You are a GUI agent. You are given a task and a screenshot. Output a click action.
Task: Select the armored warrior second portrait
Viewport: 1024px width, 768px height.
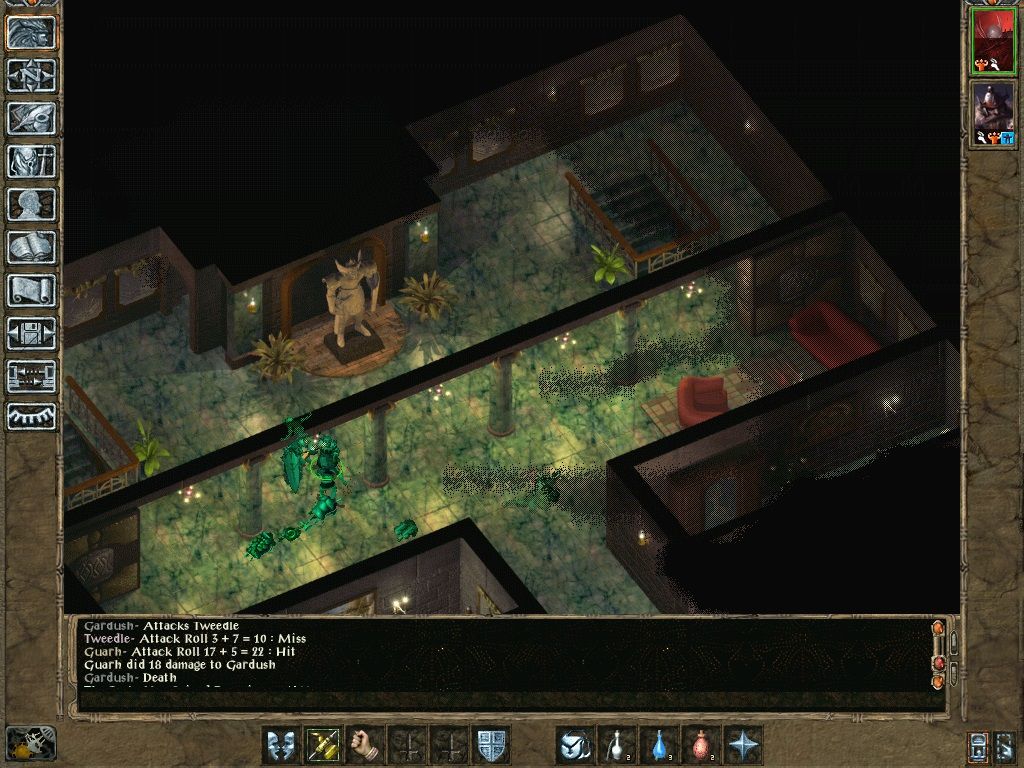(993, 114)
